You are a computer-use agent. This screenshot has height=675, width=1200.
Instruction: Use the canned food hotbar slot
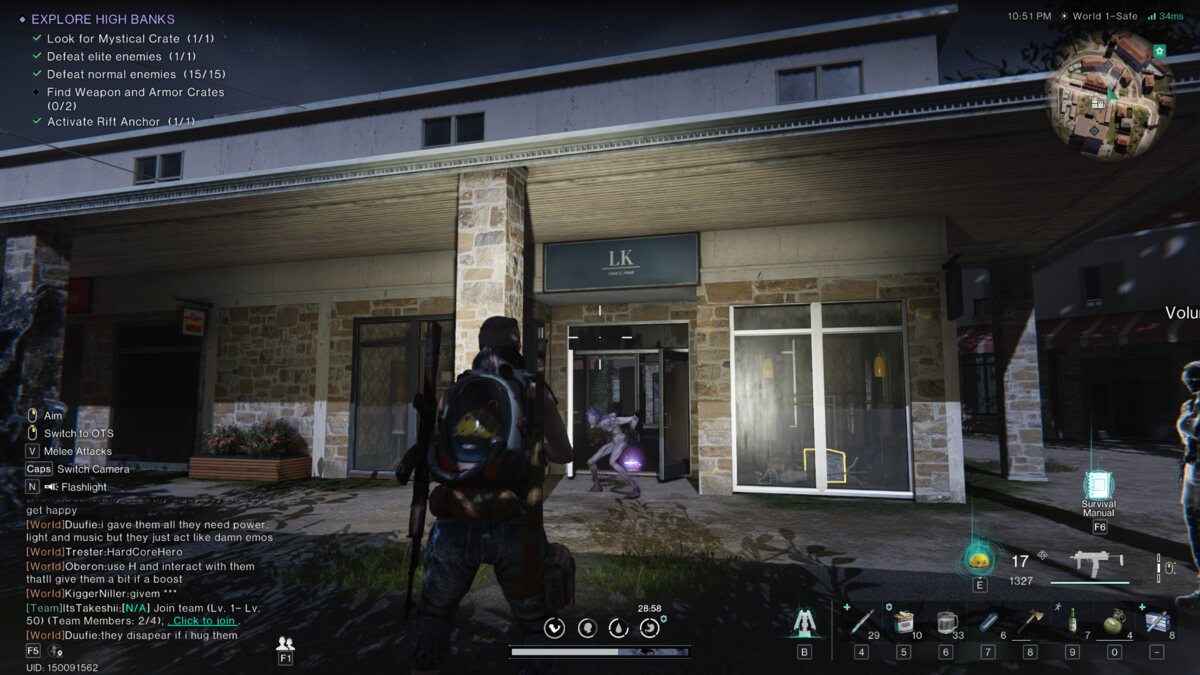point(903,622)
